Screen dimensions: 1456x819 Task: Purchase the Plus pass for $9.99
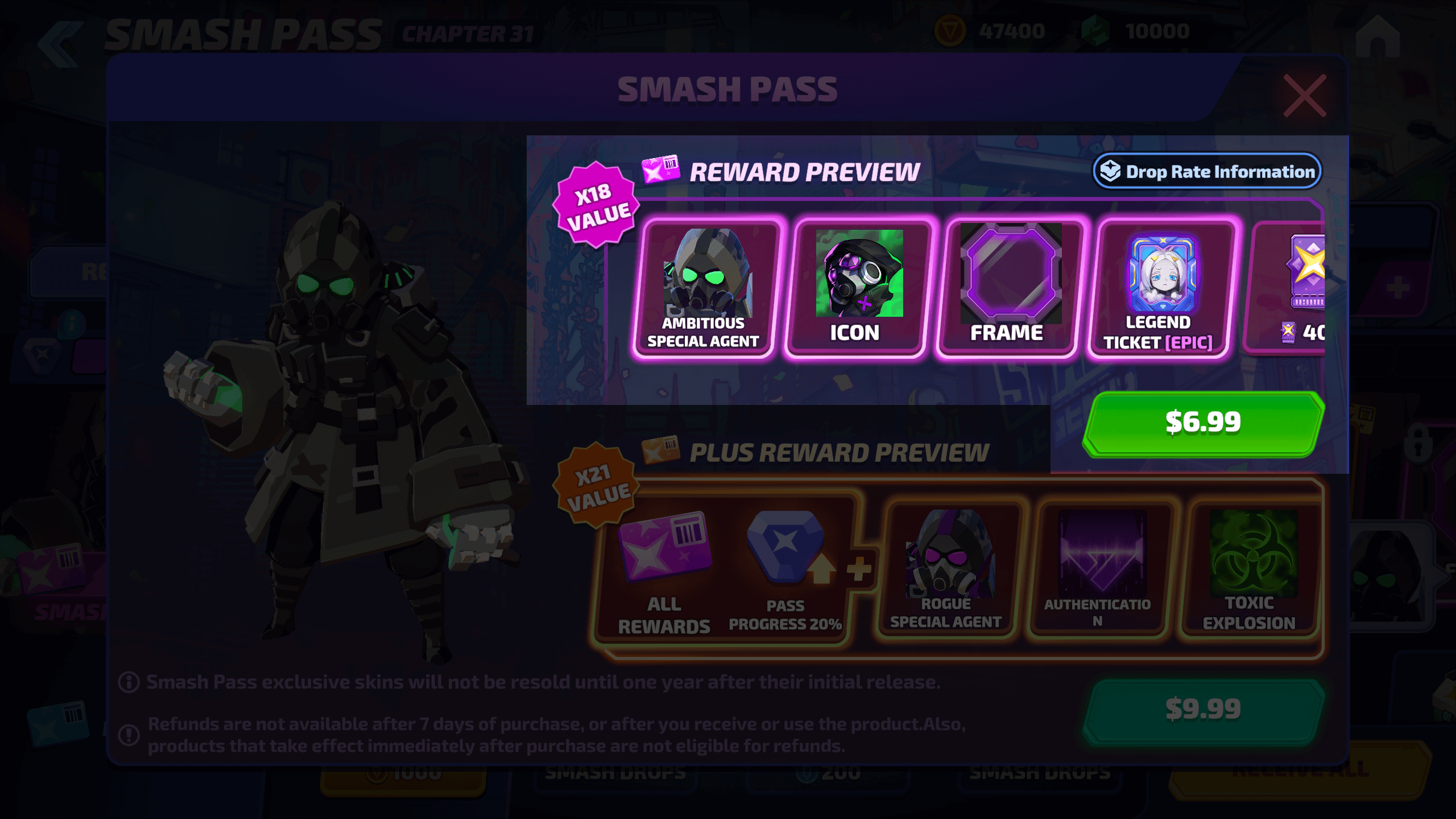coord(1203,710)
